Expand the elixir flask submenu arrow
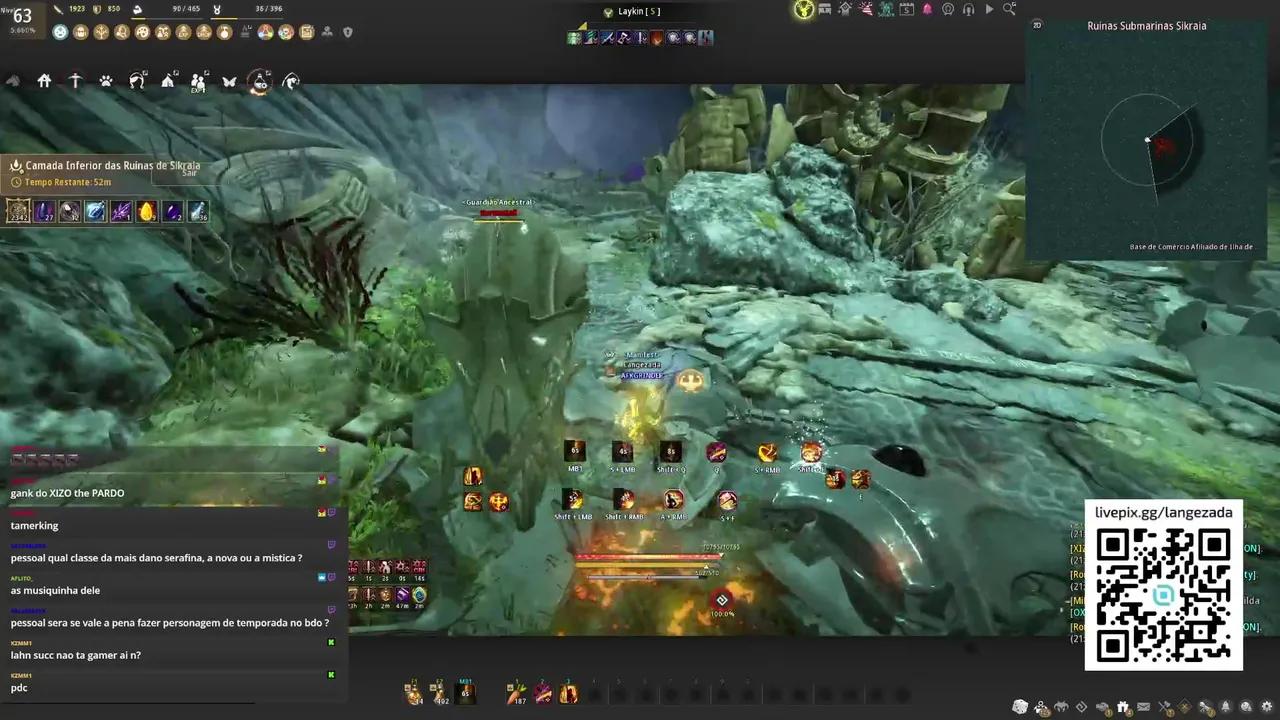 pyautogui.click(x=267, y=70)
